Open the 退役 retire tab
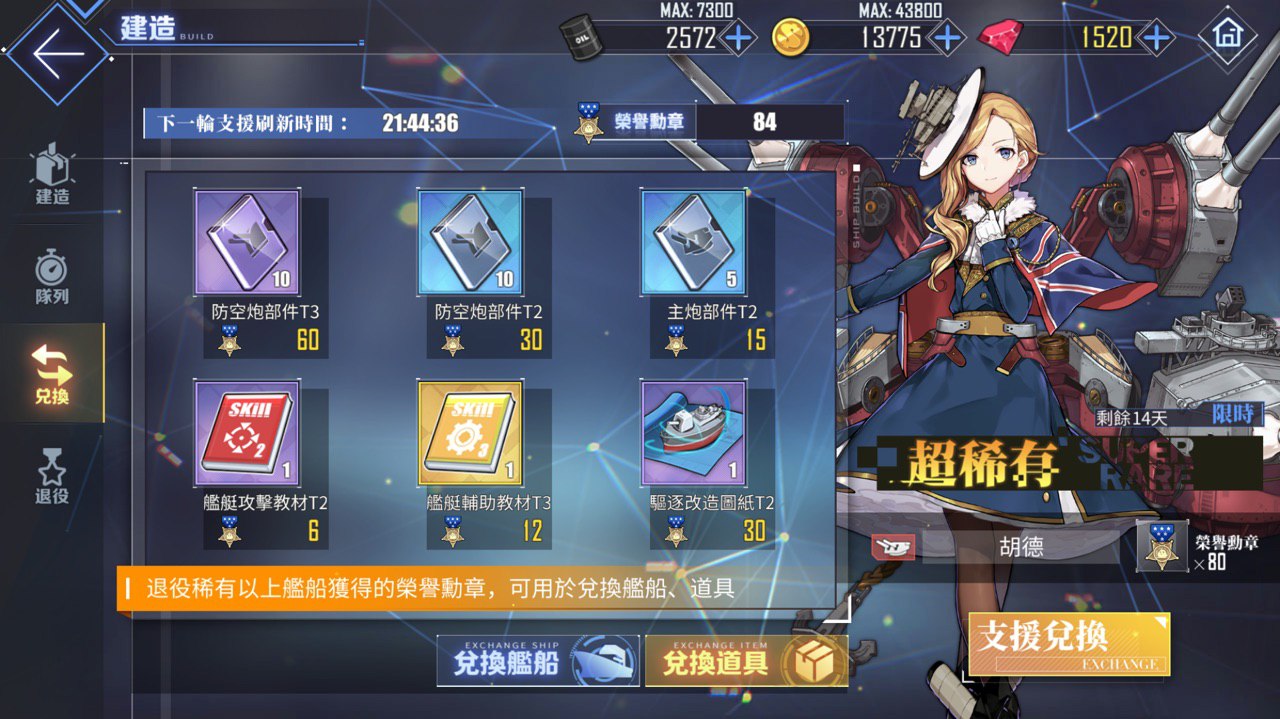This screenshot has height=719, width=1280. coord(52,474)
